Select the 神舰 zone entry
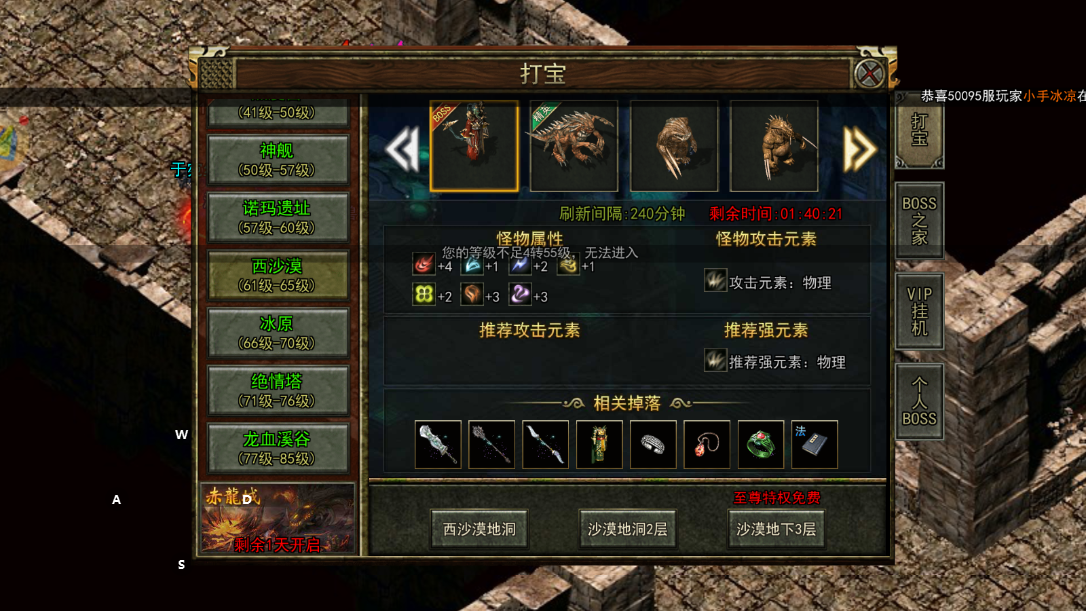The image size is (1086, 611). (x=276, y=160)
